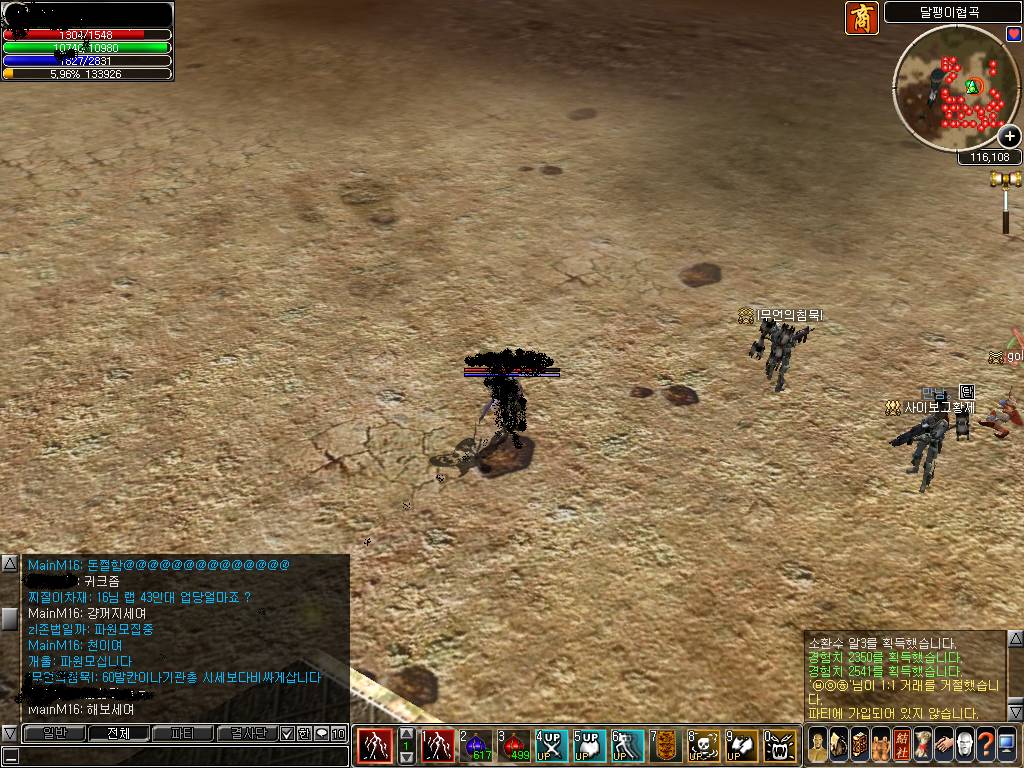
Task: Switch to the 일반 chat tab
Action: point(56,733)
